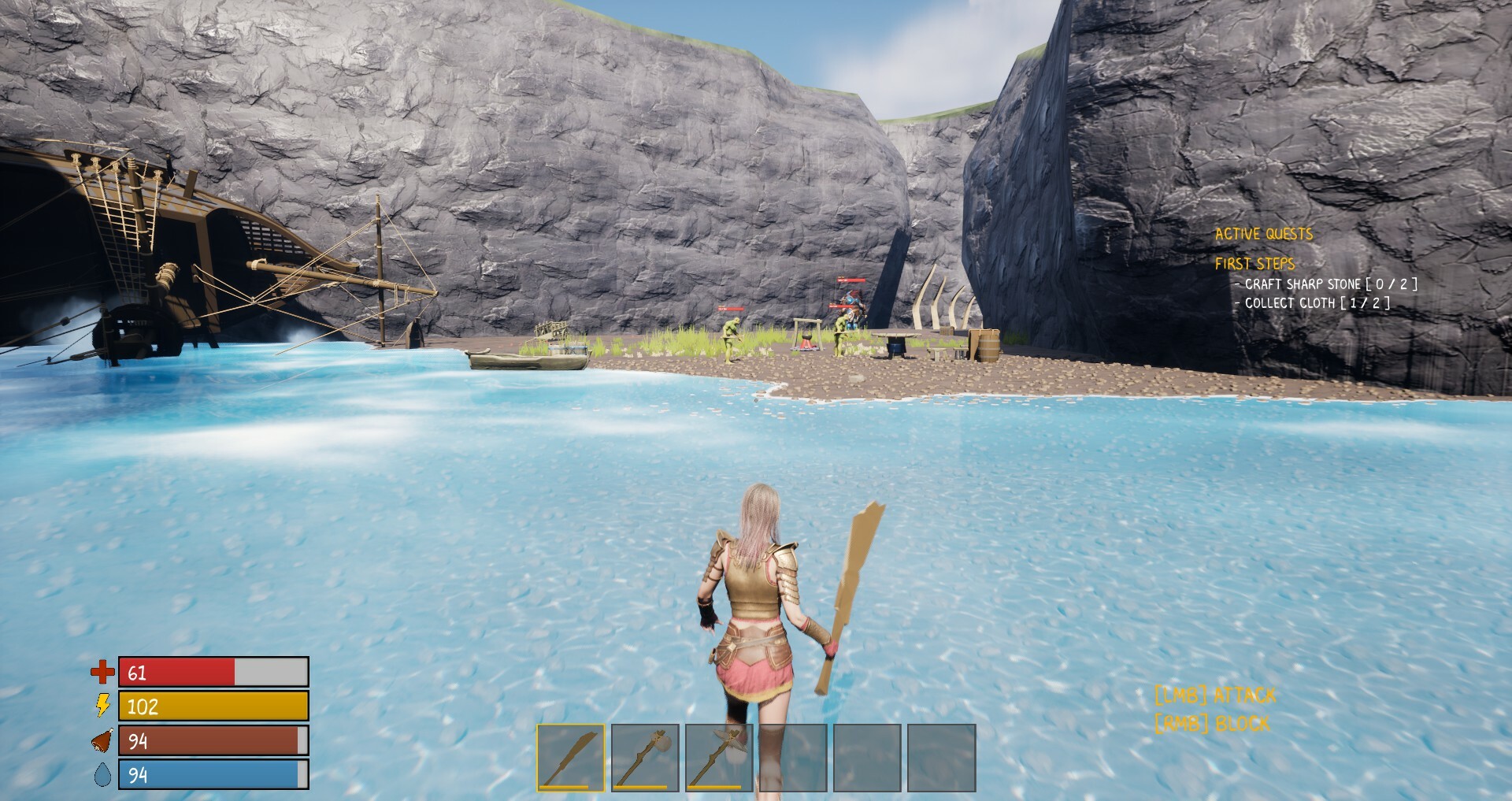This screenshot has width=1512, height=801.
Task: Click the hunger meat leg icon
Action: (x=101, y=741)
